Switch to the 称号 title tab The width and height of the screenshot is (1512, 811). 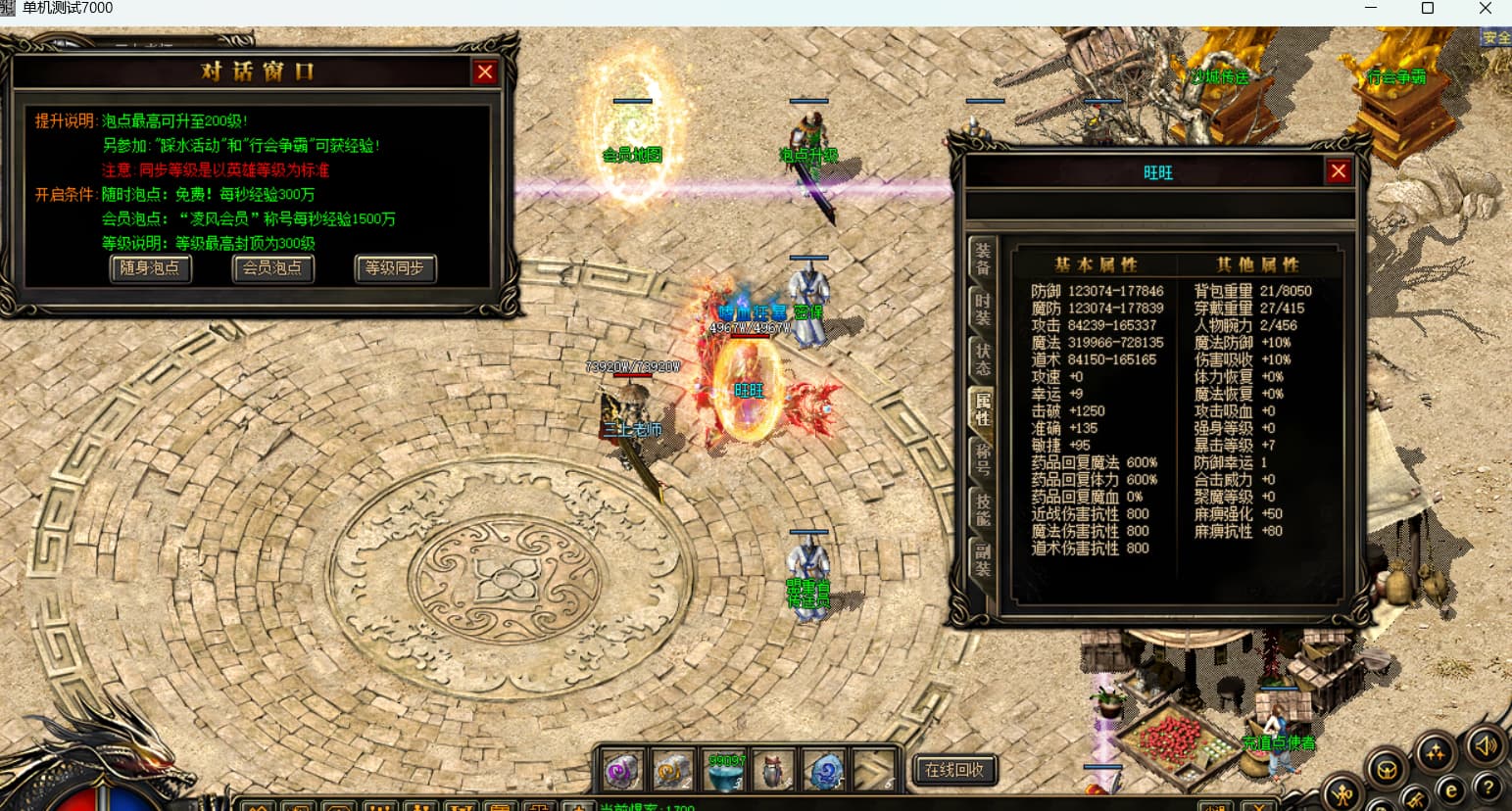[x=982, y=458]
